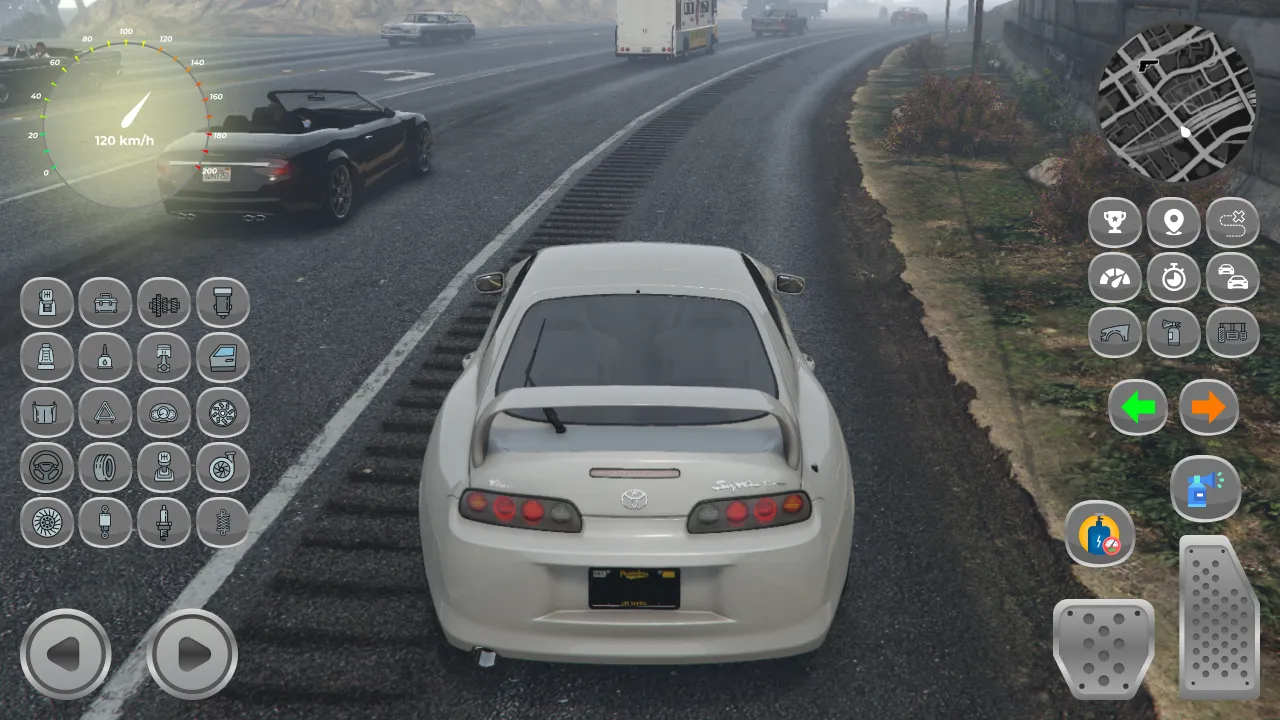
Task: Open the dashboard gauges icon
Action: [164, 413]
